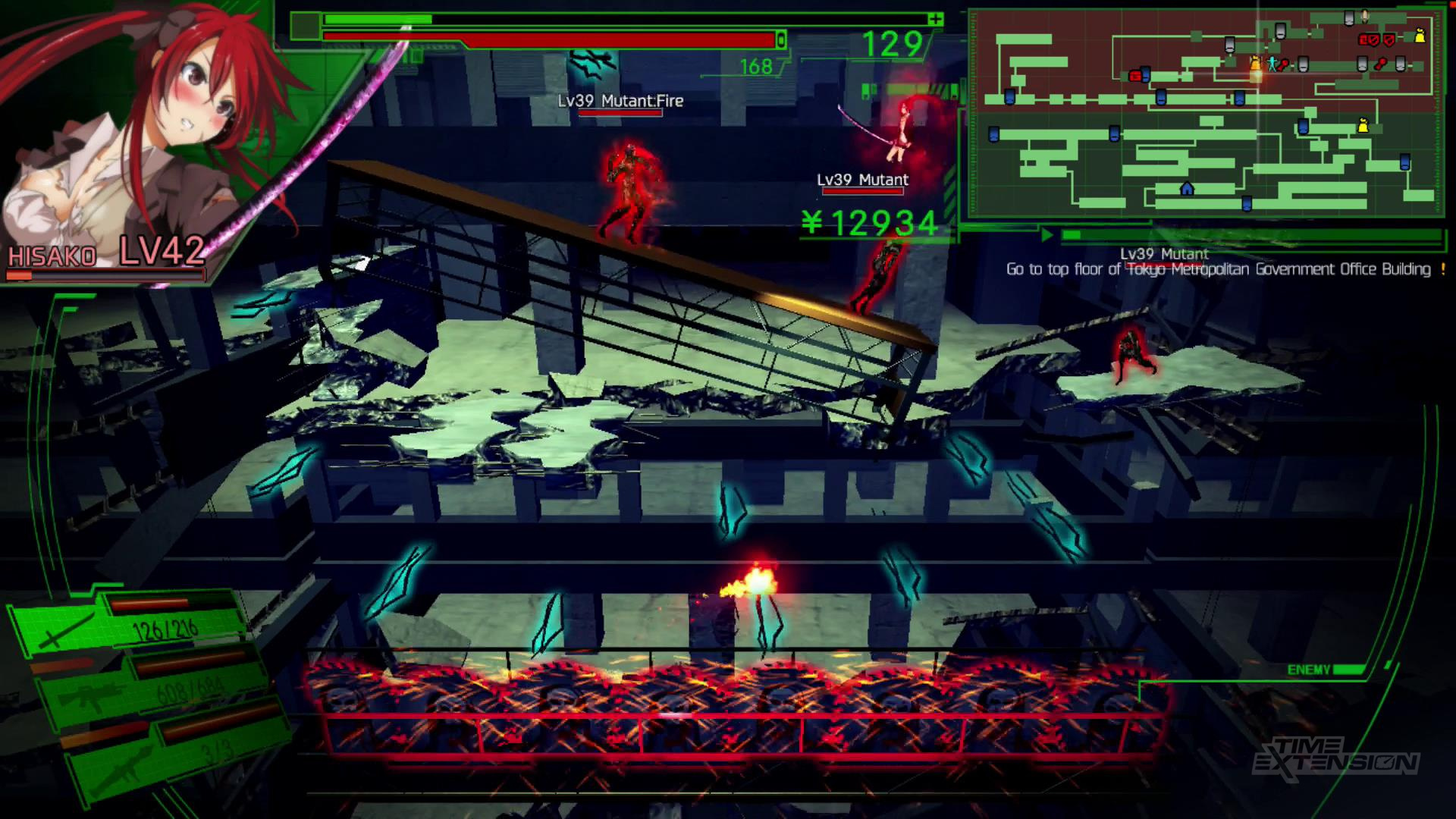Open the area minimap
This screenshot has width=1456, height=819.
tap(1206, 114)
